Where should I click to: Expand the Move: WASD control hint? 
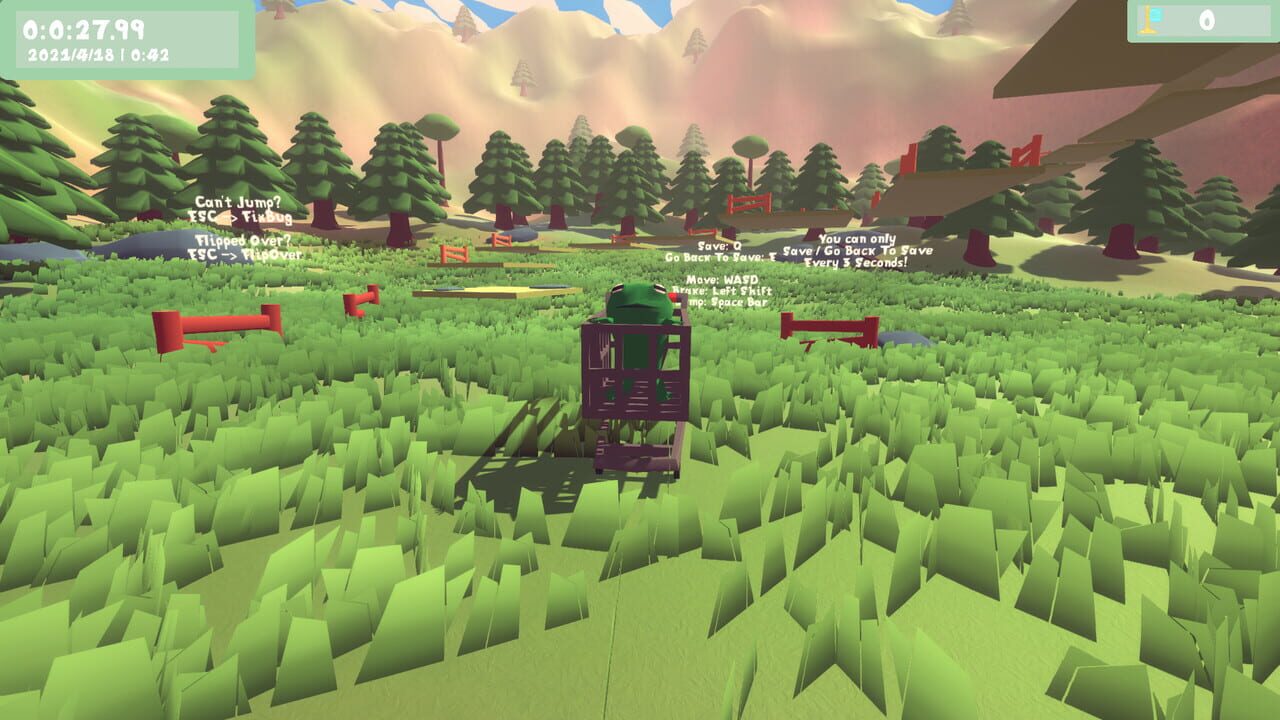(x=721, y=278)
